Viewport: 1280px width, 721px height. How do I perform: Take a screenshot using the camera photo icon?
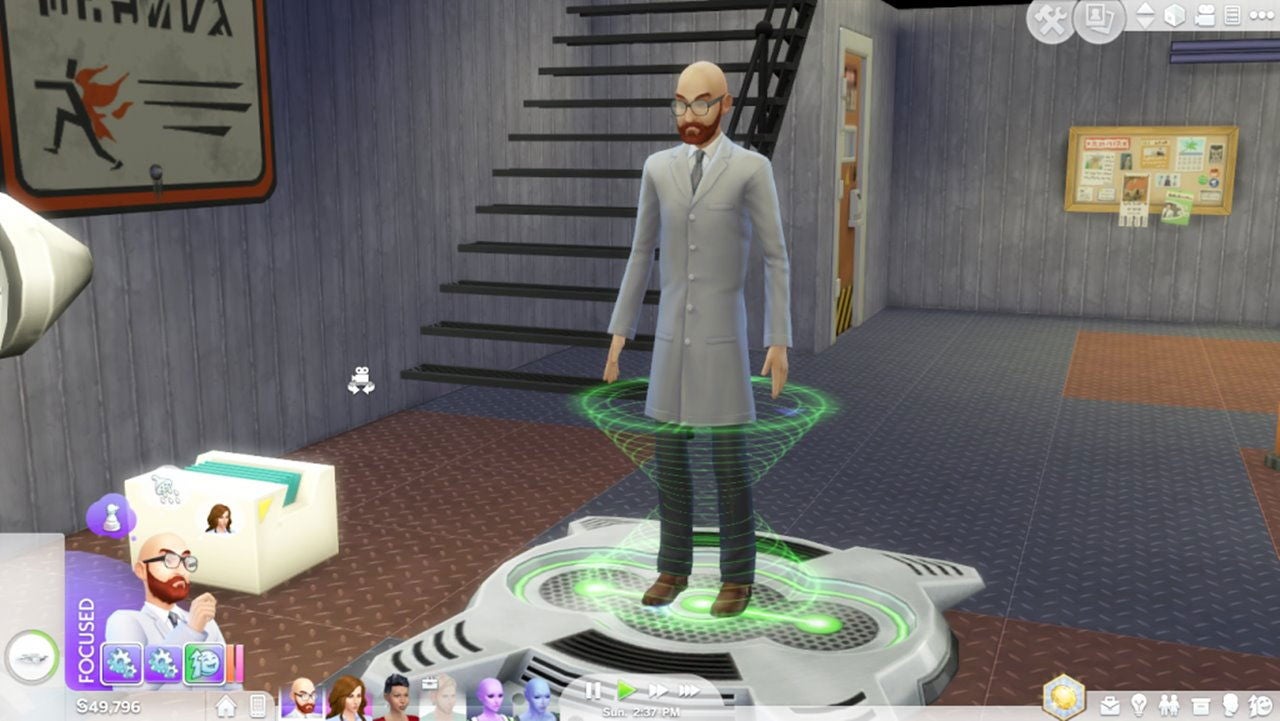(x=1098, y=16)
